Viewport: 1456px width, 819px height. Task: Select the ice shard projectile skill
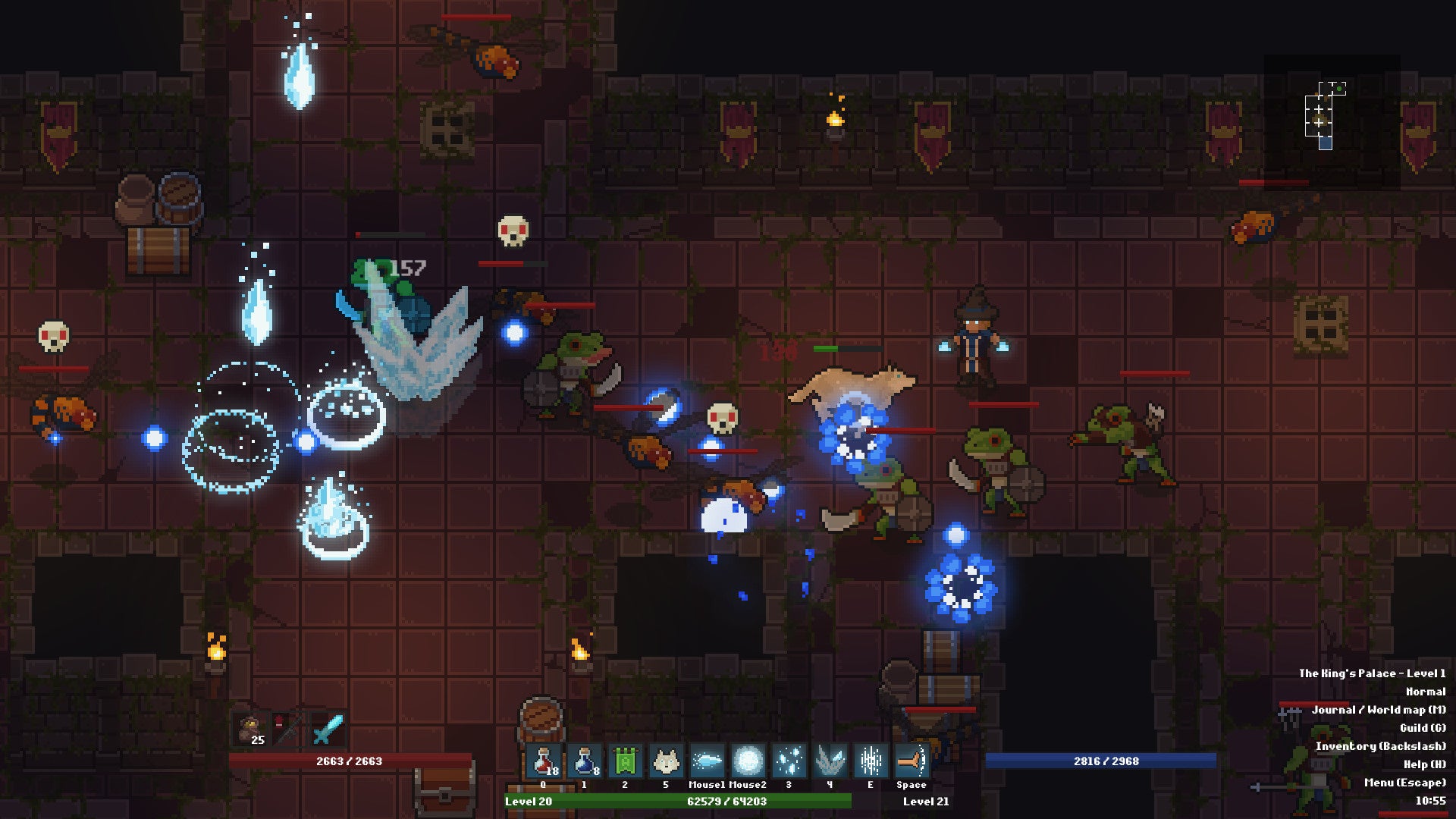pos(707,761)
